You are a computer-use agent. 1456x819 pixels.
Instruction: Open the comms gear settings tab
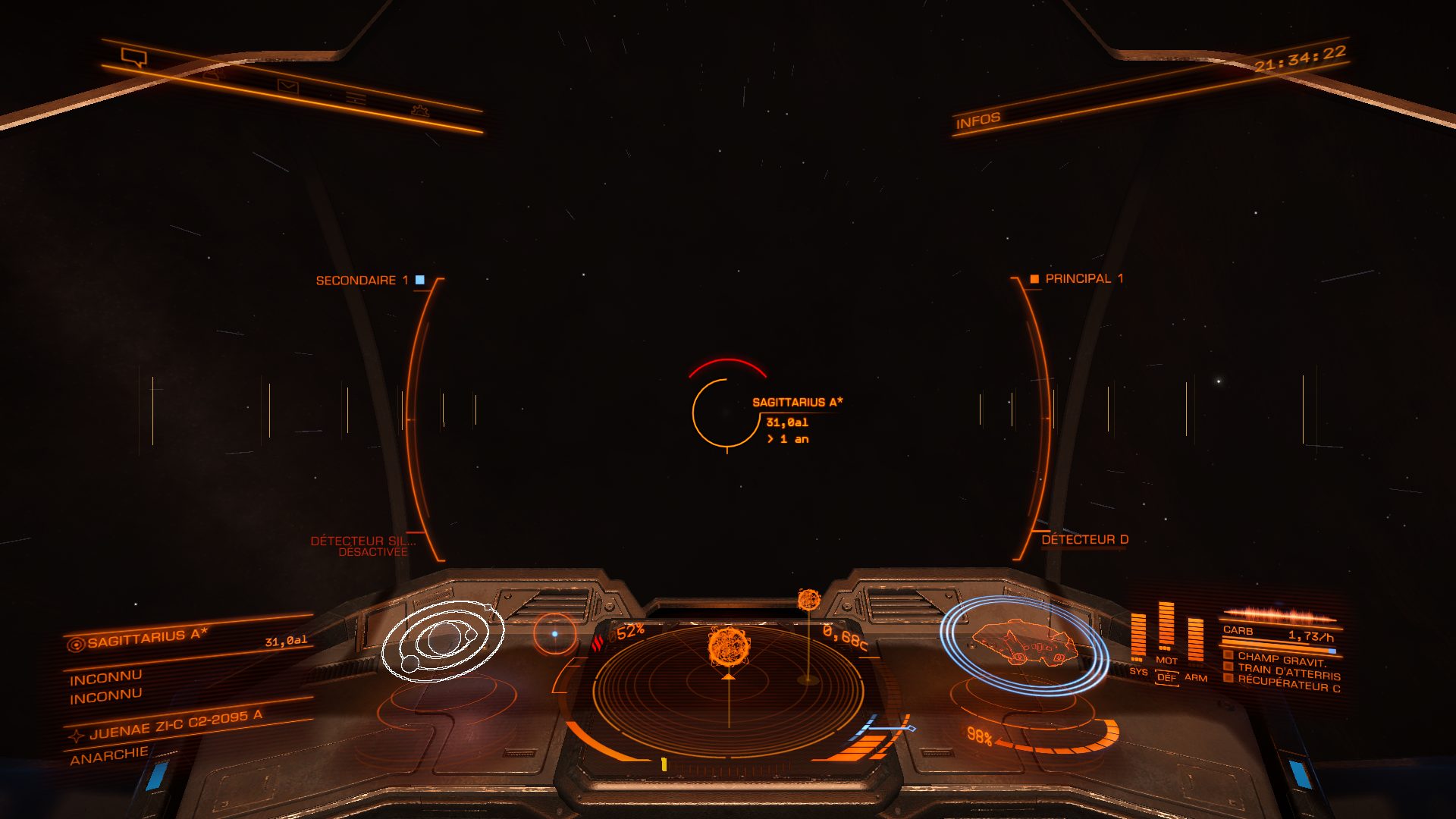pos(419,111)
